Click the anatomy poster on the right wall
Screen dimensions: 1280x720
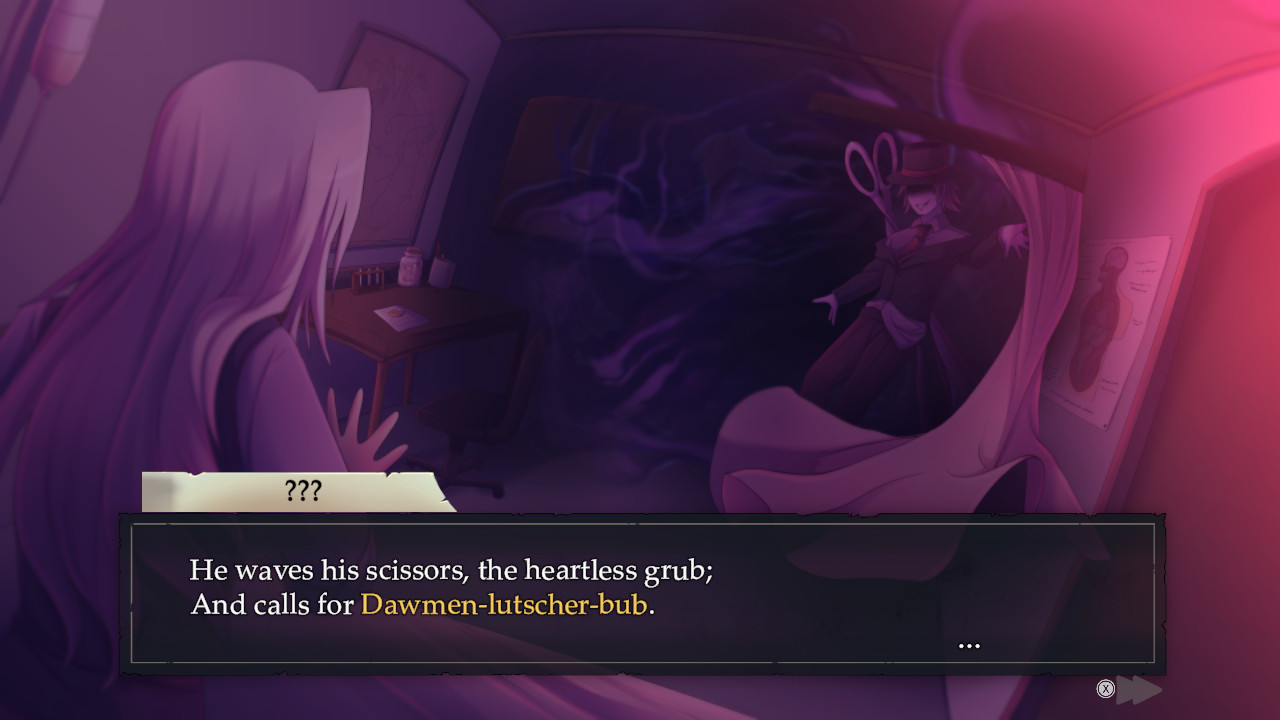click(1114, 310)
